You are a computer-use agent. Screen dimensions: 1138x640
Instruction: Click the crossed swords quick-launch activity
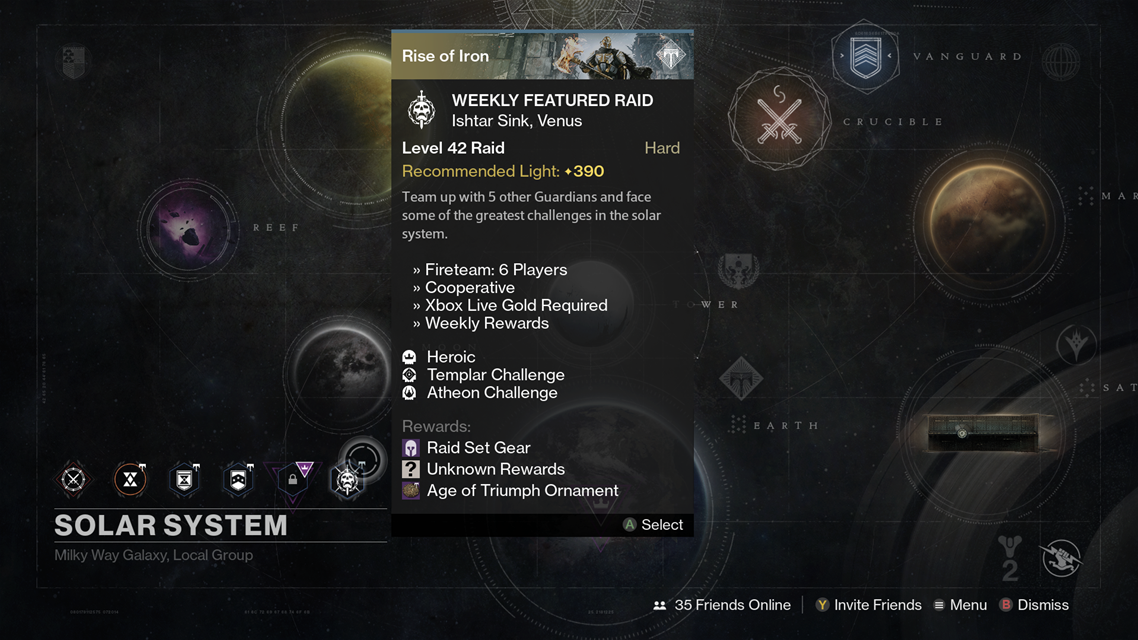click(x=74, y=479)
